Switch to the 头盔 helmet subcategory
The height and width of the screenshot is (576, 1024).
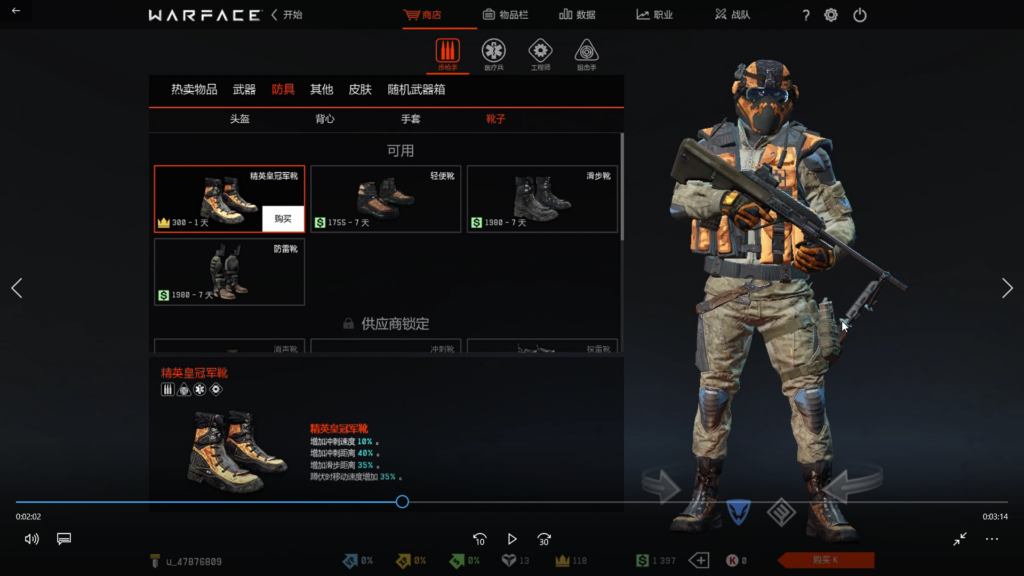tap(240, 119)
